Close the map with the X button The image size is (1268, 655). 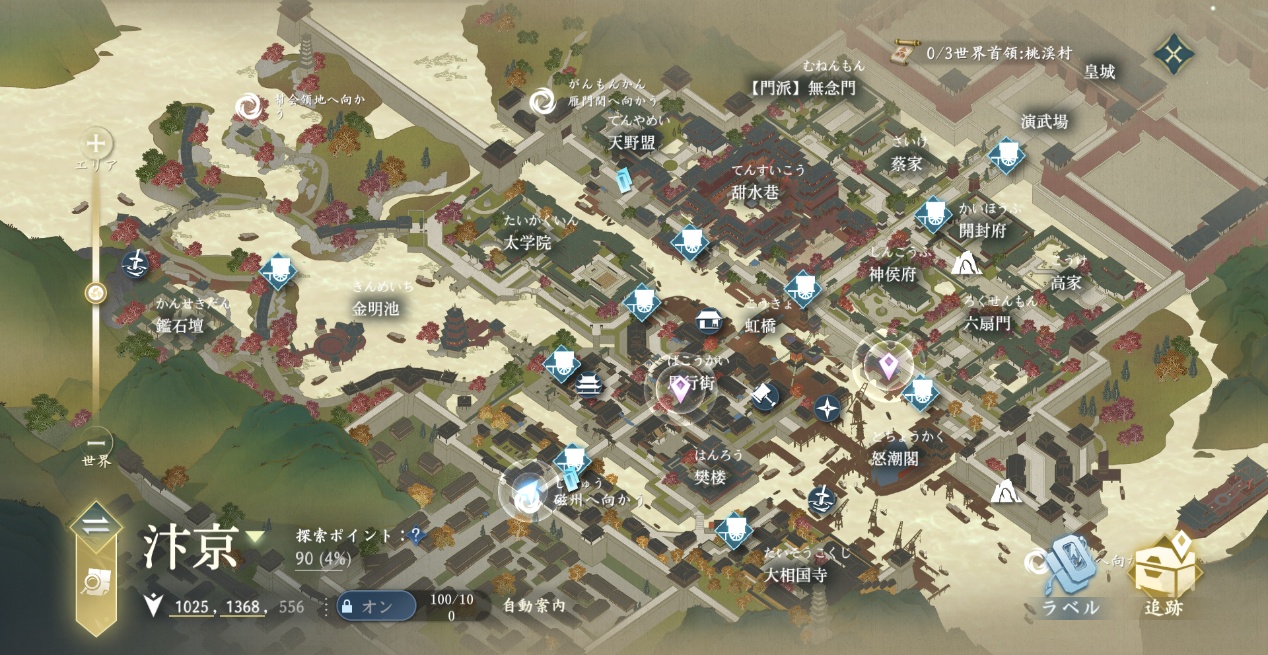click(1173, 53)
